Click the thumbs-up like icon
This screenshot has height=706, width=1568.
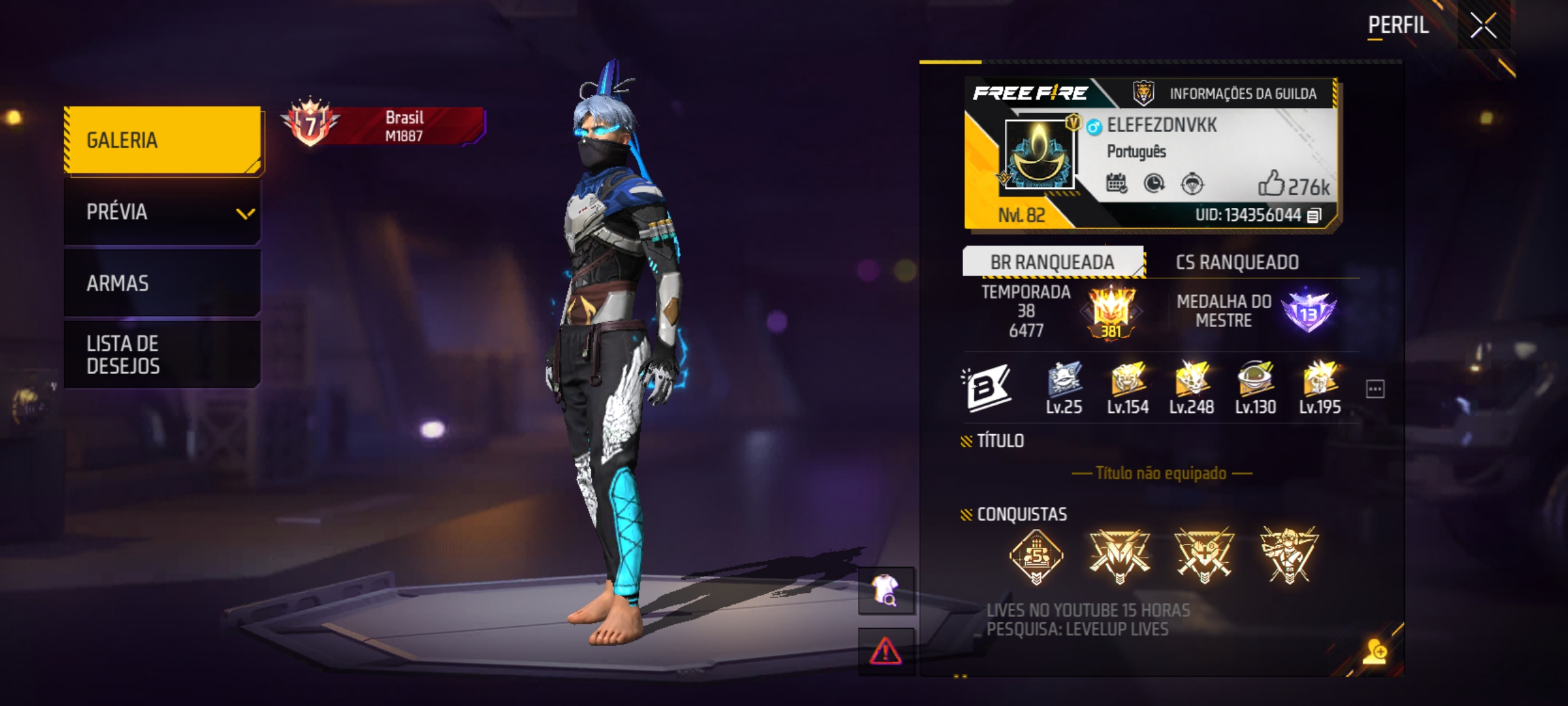[x=1271, y=184]
